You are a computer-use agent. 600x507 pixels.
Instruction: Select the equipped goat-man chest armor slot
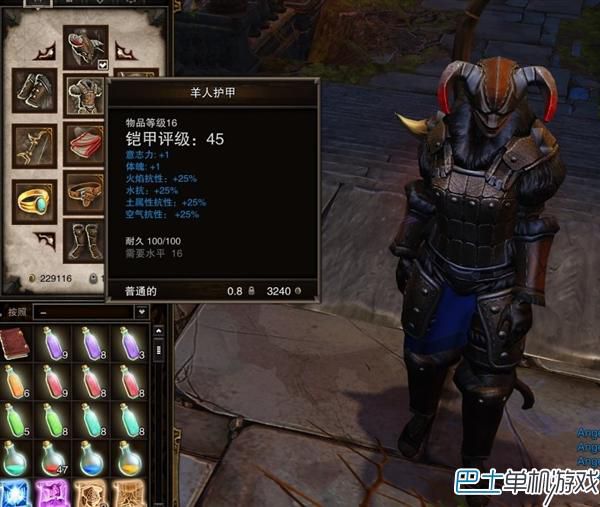coord(85,95)
